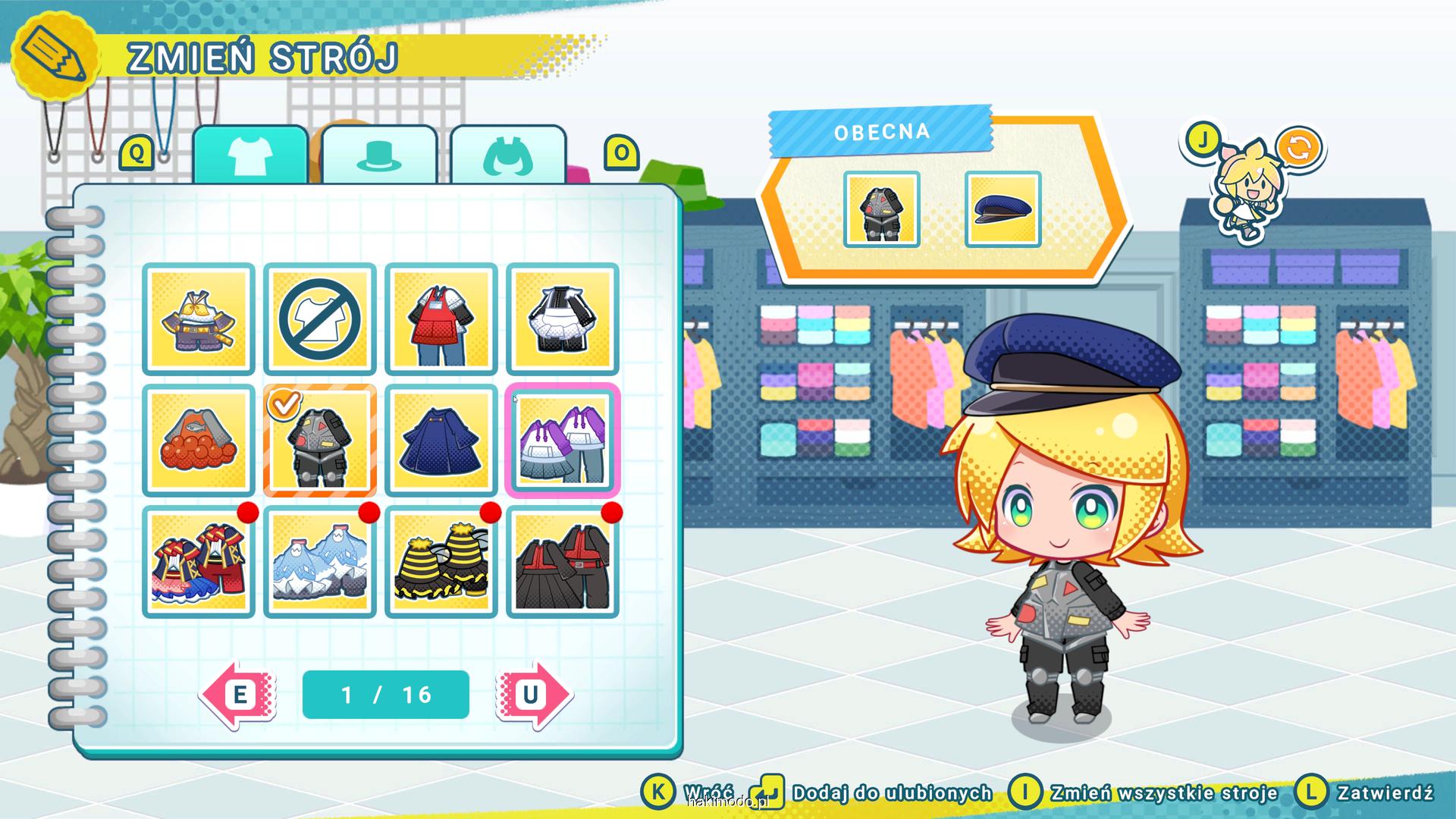Choose the no-outfit crossed shirt option
This screenshot has width=1456, height=819.
tap(320, 319)
